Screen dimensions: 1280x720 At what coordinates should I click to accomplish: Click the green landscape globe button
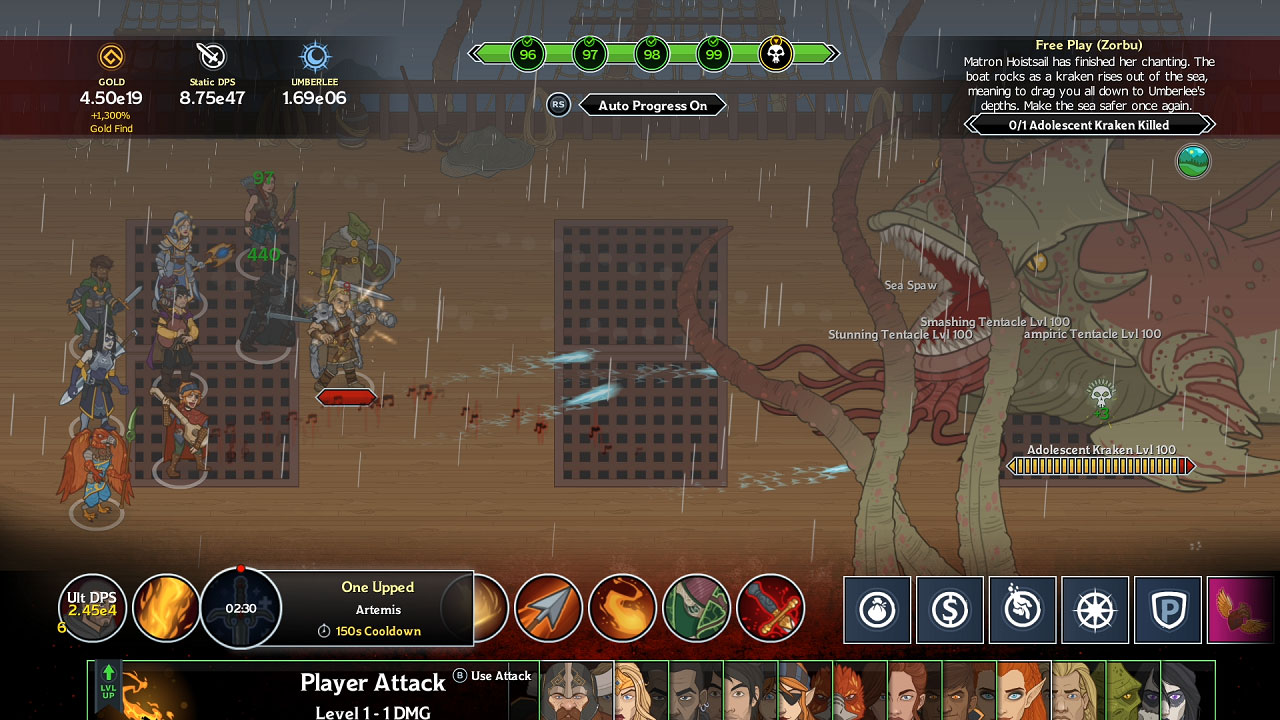pyautogui.click(x=1193, y=161)
